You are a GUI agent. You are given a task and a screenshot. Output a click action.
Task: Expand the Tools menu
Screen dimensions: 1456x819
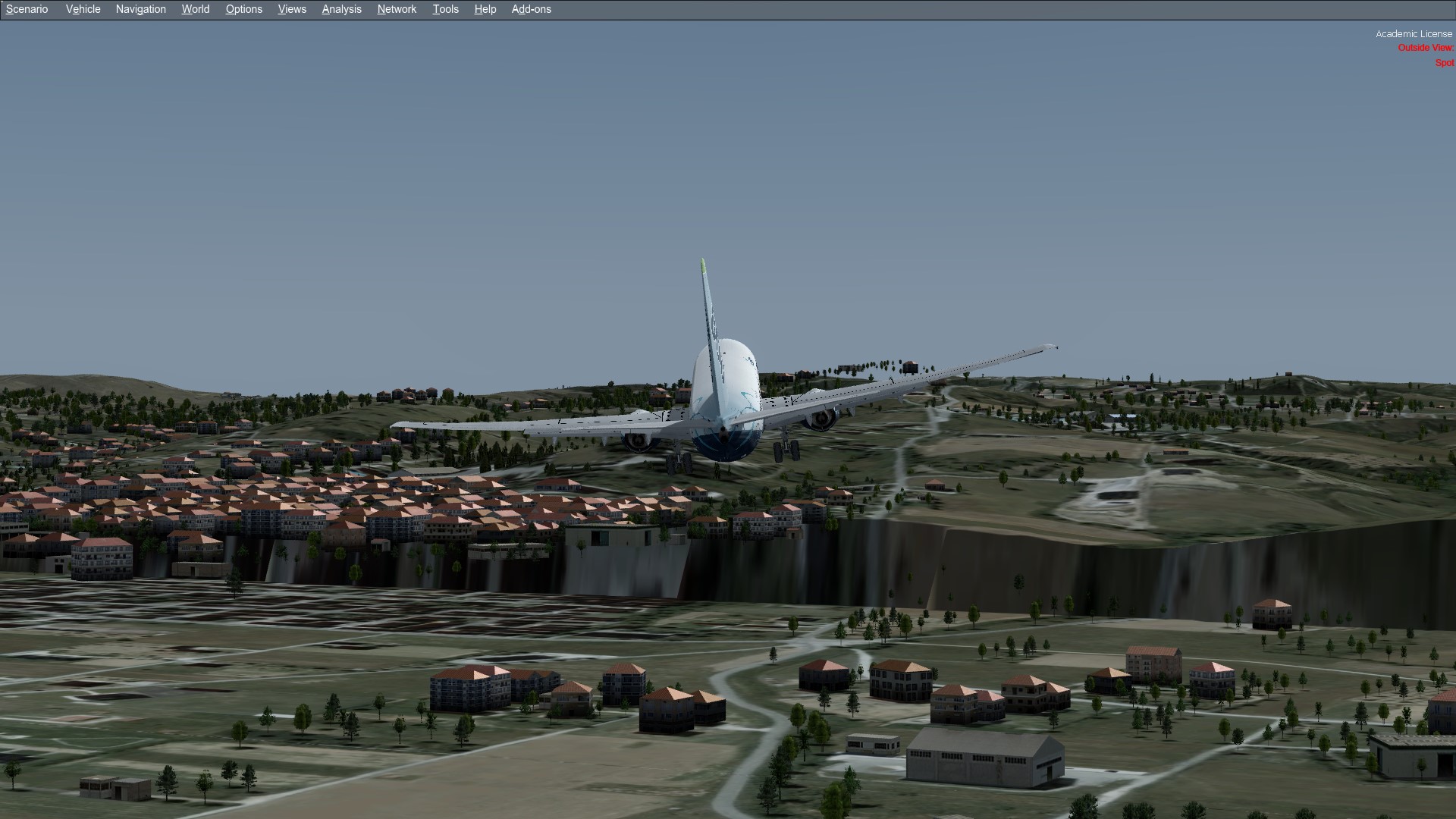(446, 9)
